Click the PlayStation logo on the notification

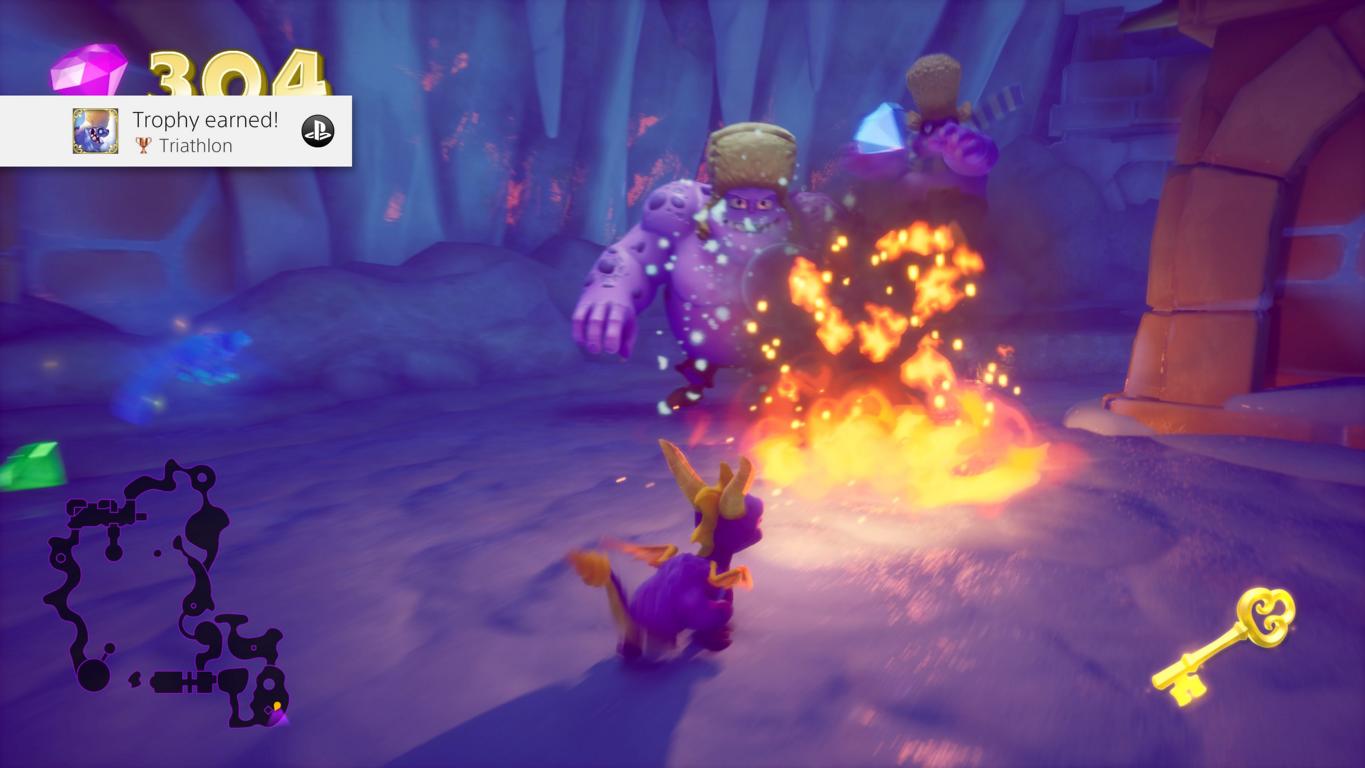[x=318, y=131]
